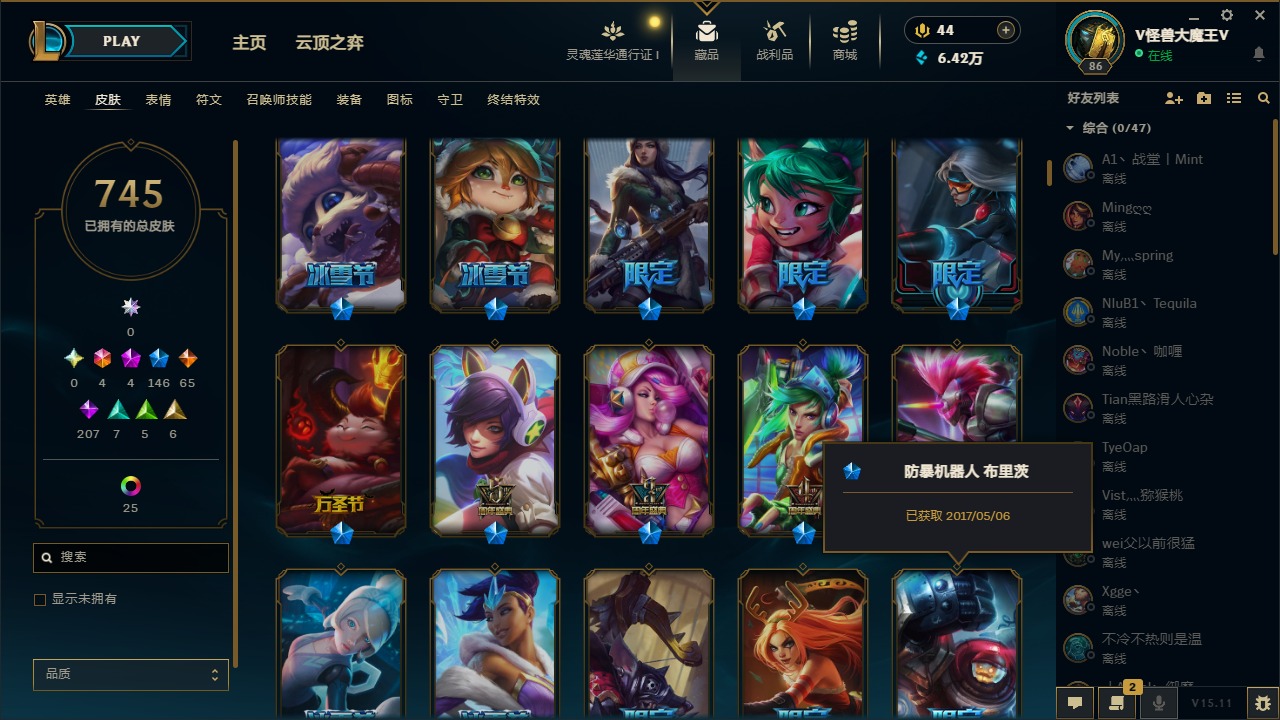
Task: Check the 显示未拥有 checkbox
Action: 40,599
